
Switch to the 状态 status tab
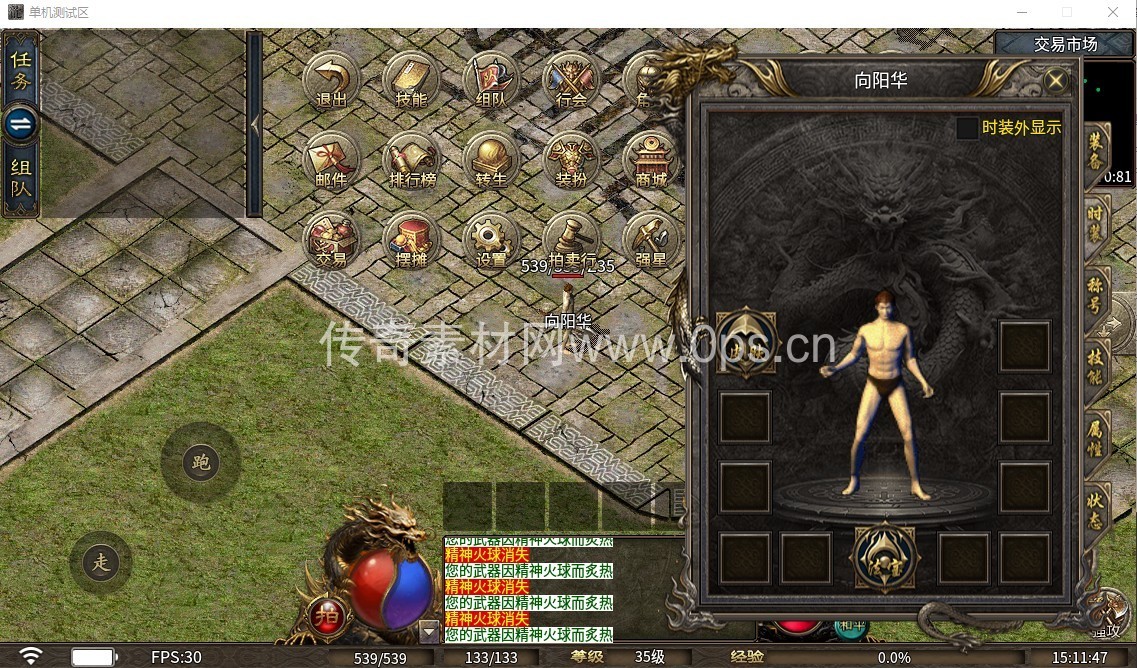[x=1097, y=506]
